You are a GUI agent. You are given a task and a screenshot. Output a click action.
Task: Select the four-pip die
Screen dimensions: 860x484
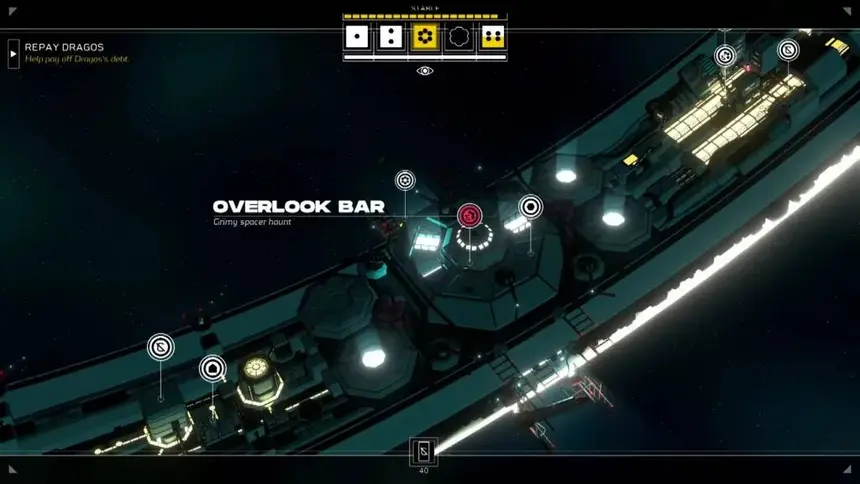tap(492, 38)
